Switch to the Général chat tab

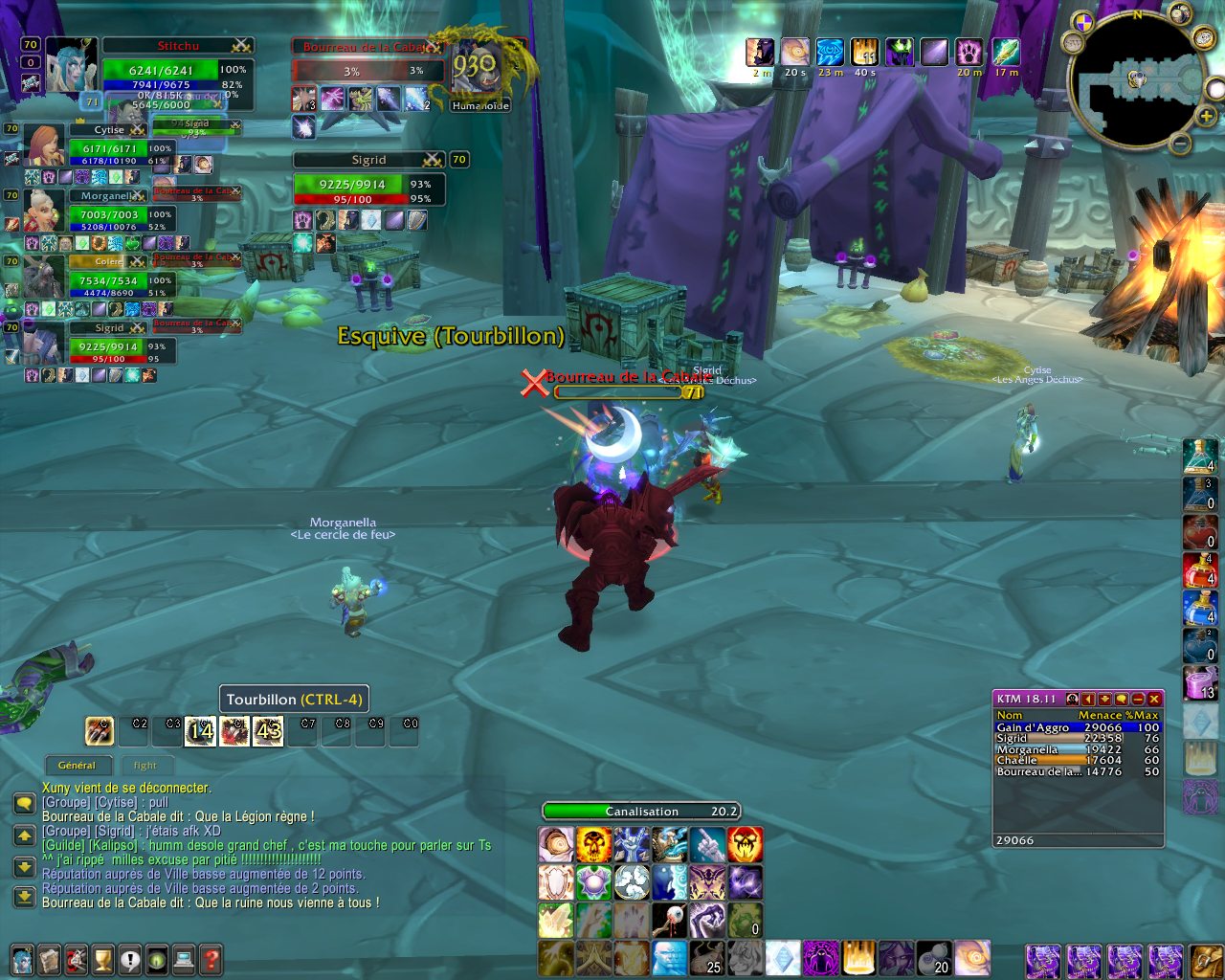[77, 765]
